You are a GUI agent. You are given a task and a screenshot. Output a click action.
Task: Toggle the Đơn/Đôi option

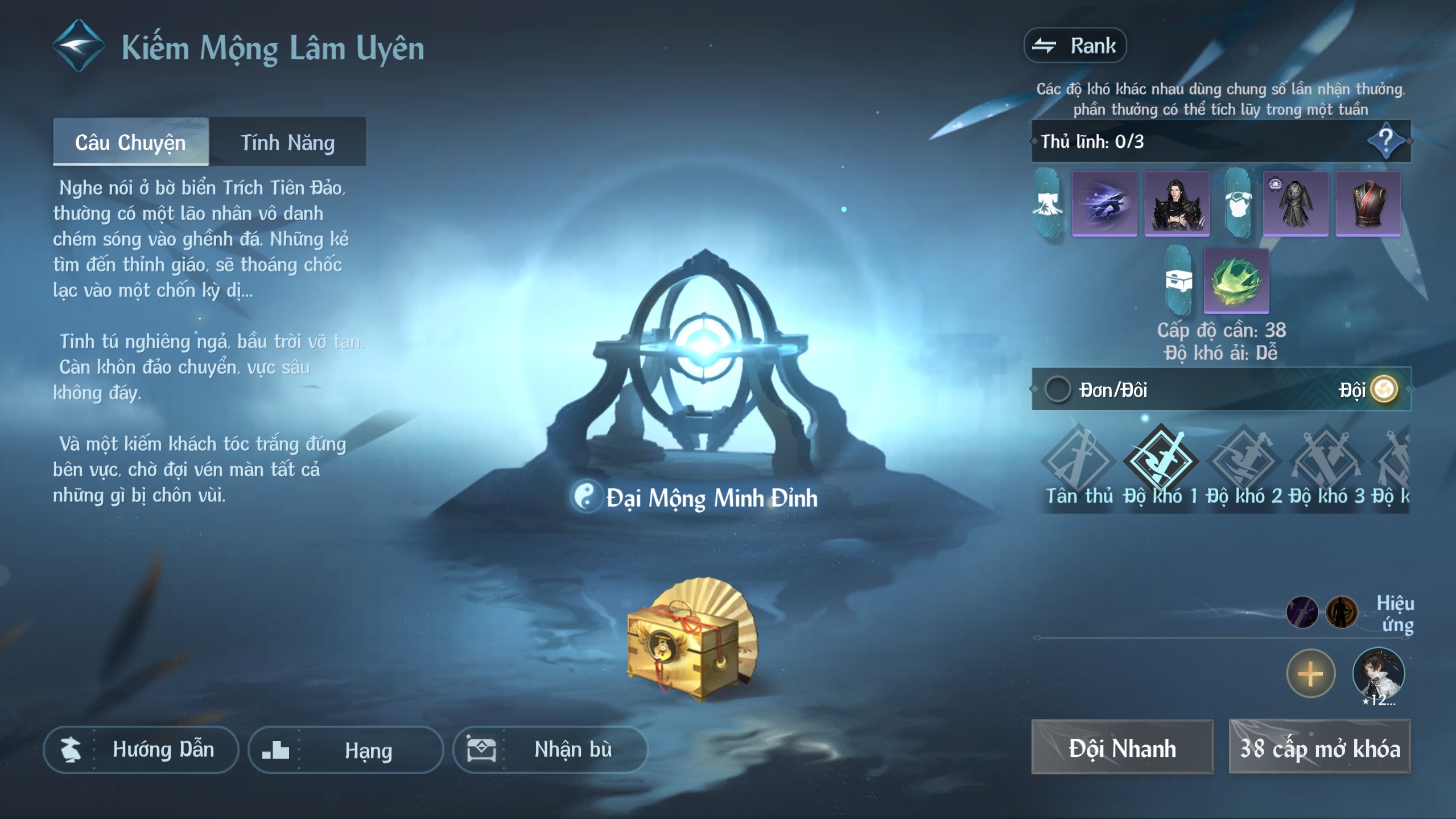[1058, 390]
